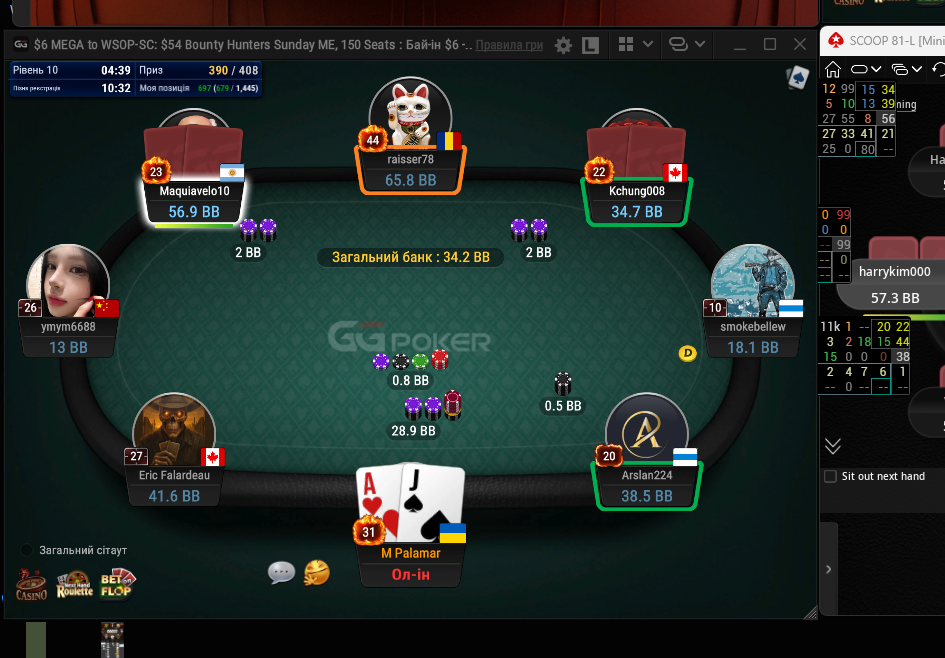Click the L icon in title bar

point(590,45)
